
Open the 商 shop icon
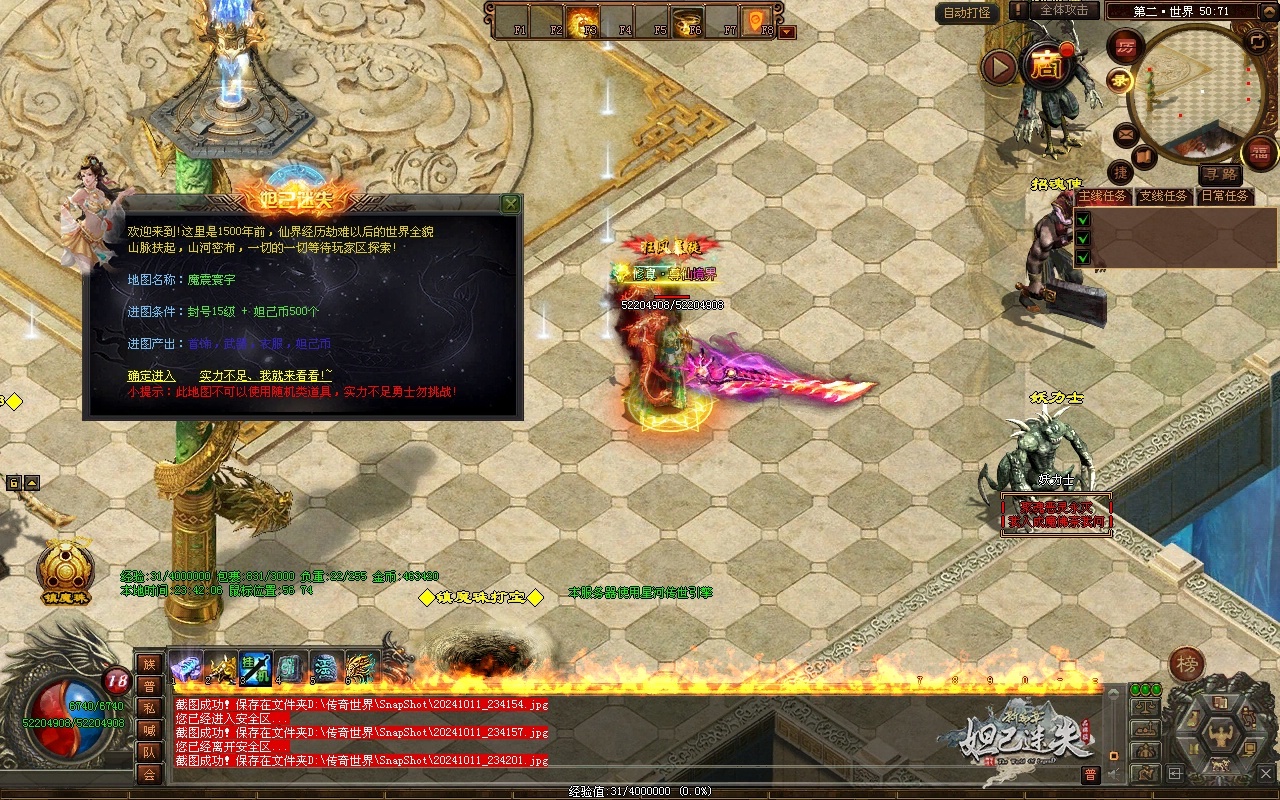pos(1046,66)
